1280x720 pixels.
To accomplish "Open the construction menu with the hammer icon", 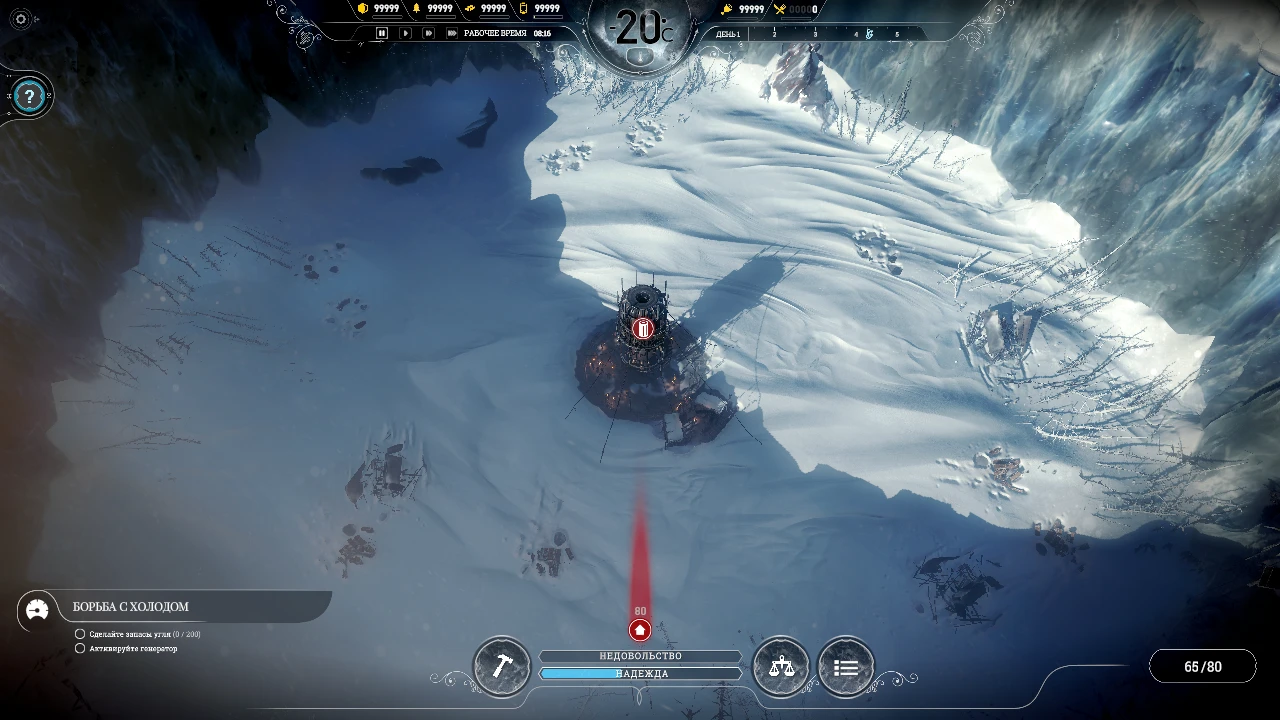I will click(x=501, y=666).
